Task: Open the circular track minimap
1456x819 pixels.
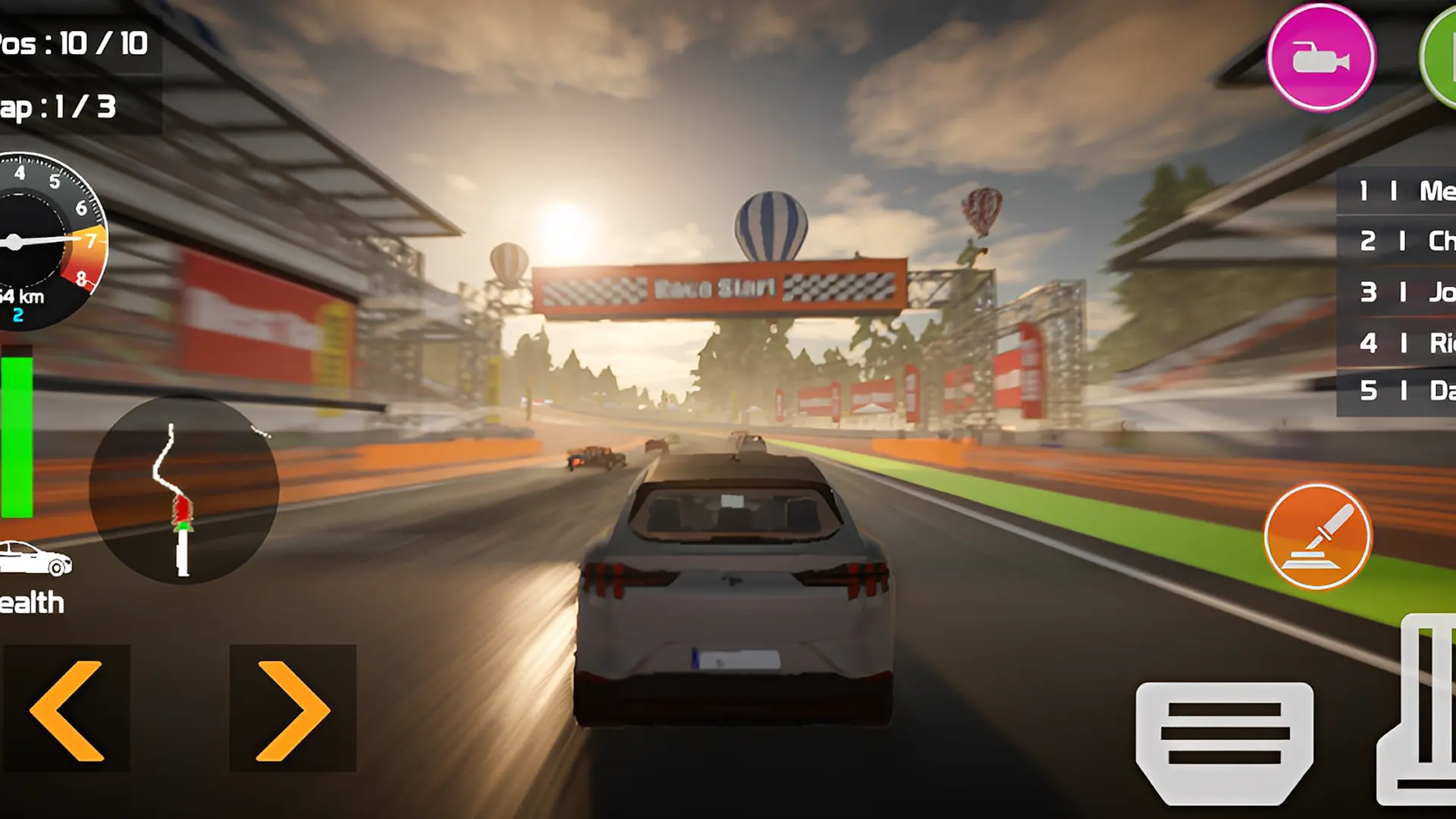Action: point(184,489)
